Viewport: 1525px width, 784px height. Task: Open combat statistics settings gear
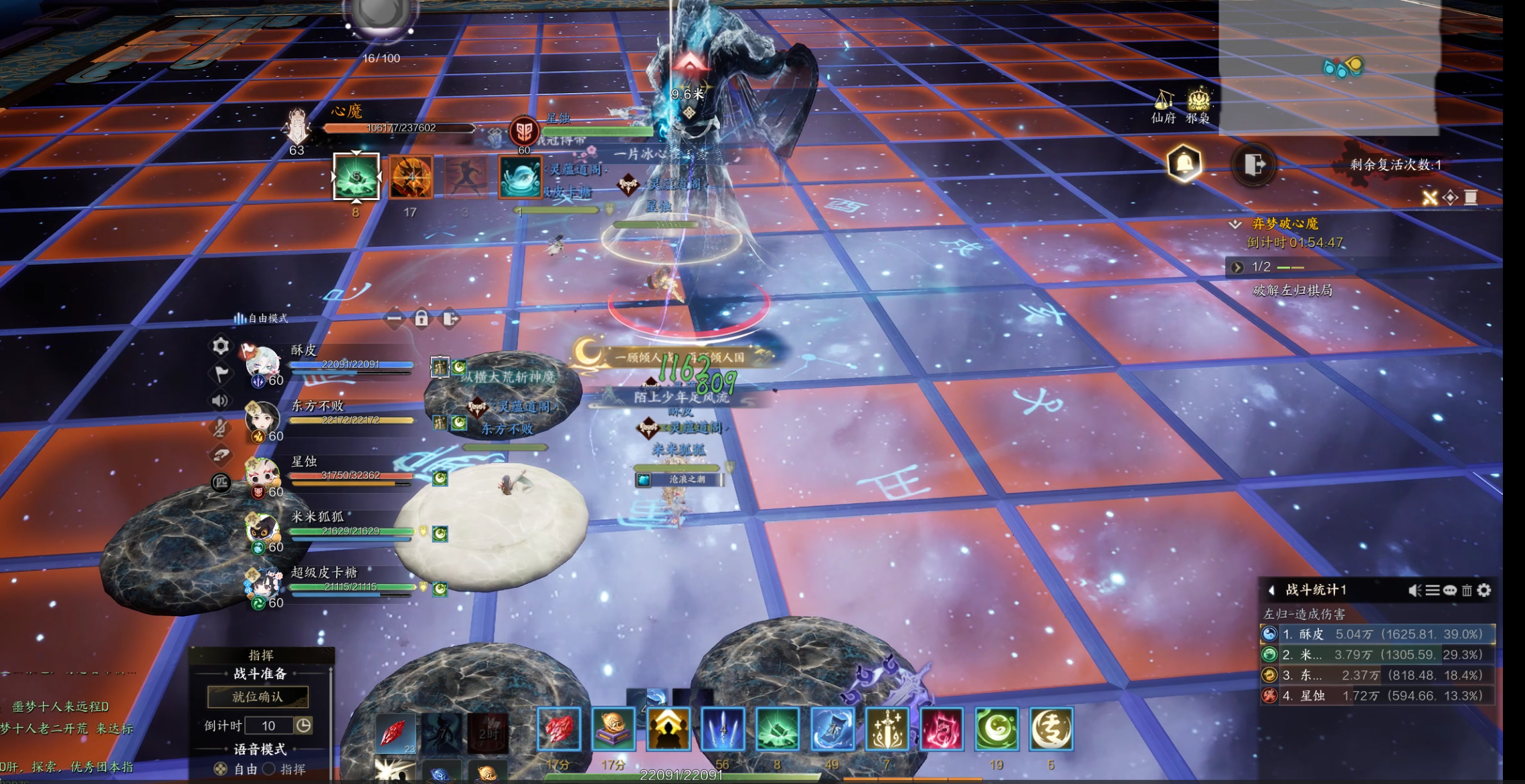1484,590
